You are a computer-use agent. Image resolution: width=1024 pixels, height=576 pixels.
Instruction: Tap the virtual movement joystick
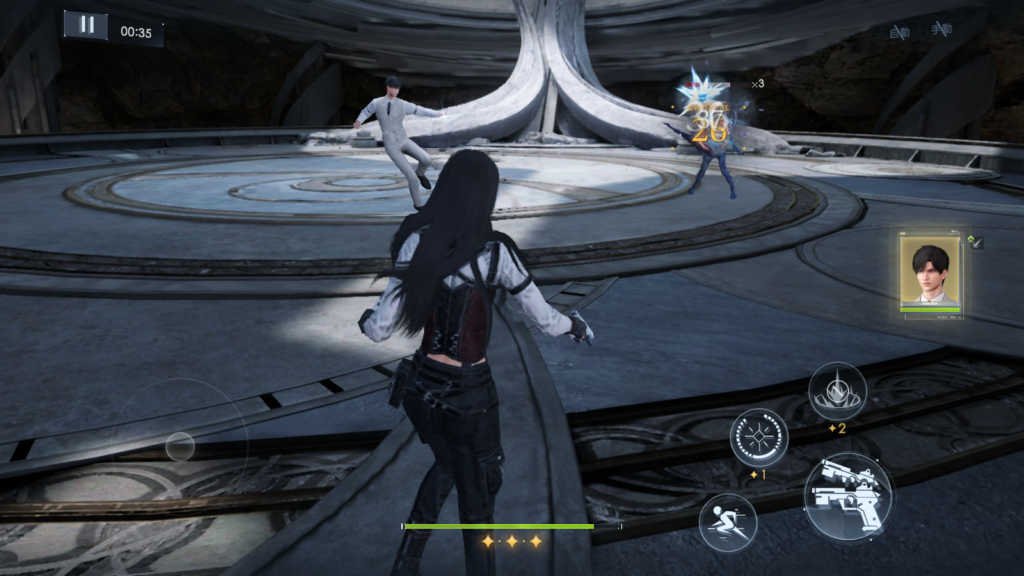click(180, 446)
